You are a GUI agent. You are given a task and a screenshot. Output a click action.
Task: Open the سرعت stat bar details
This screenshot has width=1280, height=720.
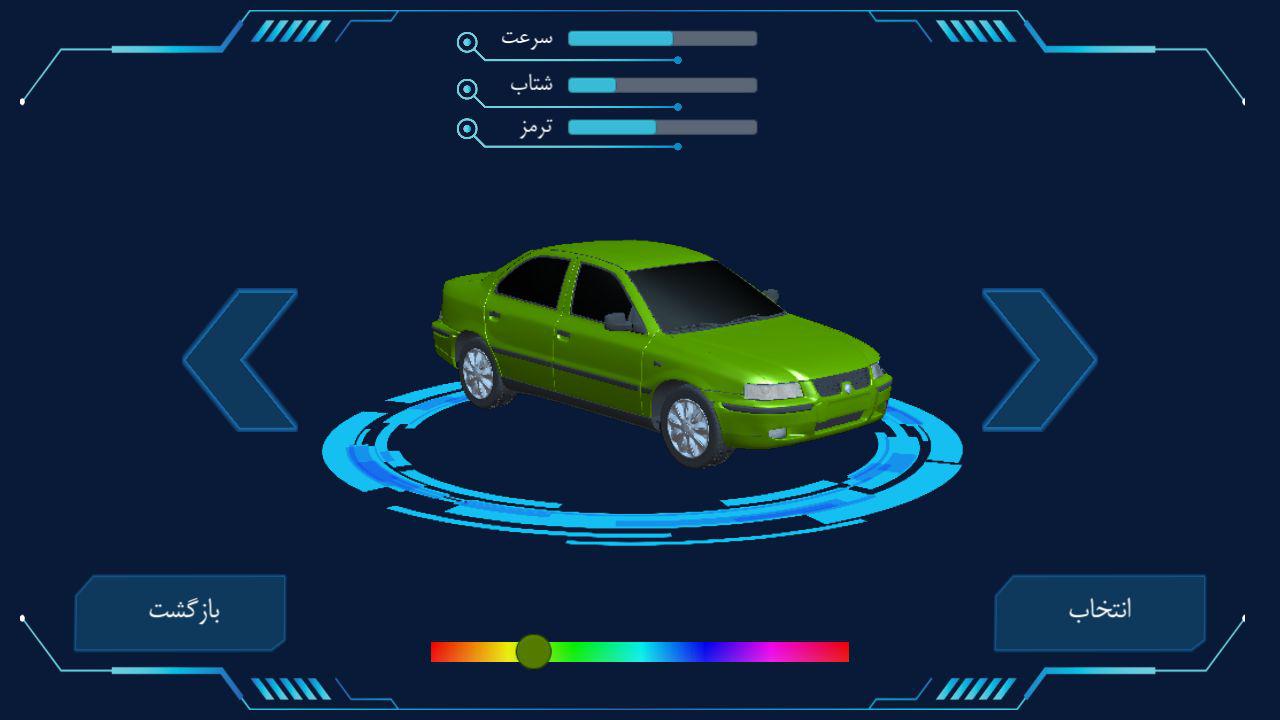click(x=660, y=38)
